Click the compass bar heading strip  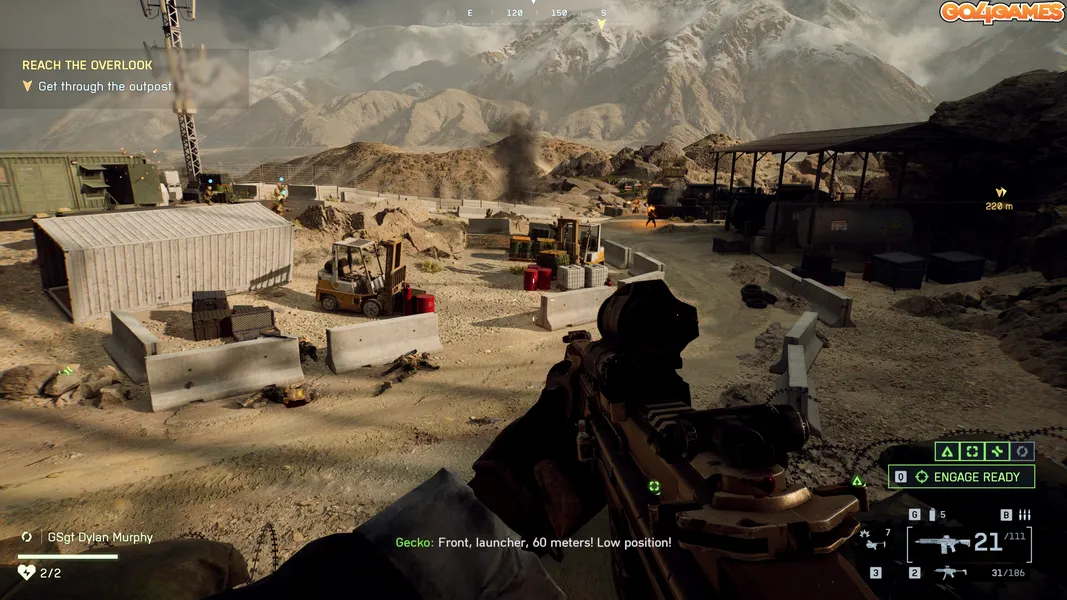(x=536, y=13)
